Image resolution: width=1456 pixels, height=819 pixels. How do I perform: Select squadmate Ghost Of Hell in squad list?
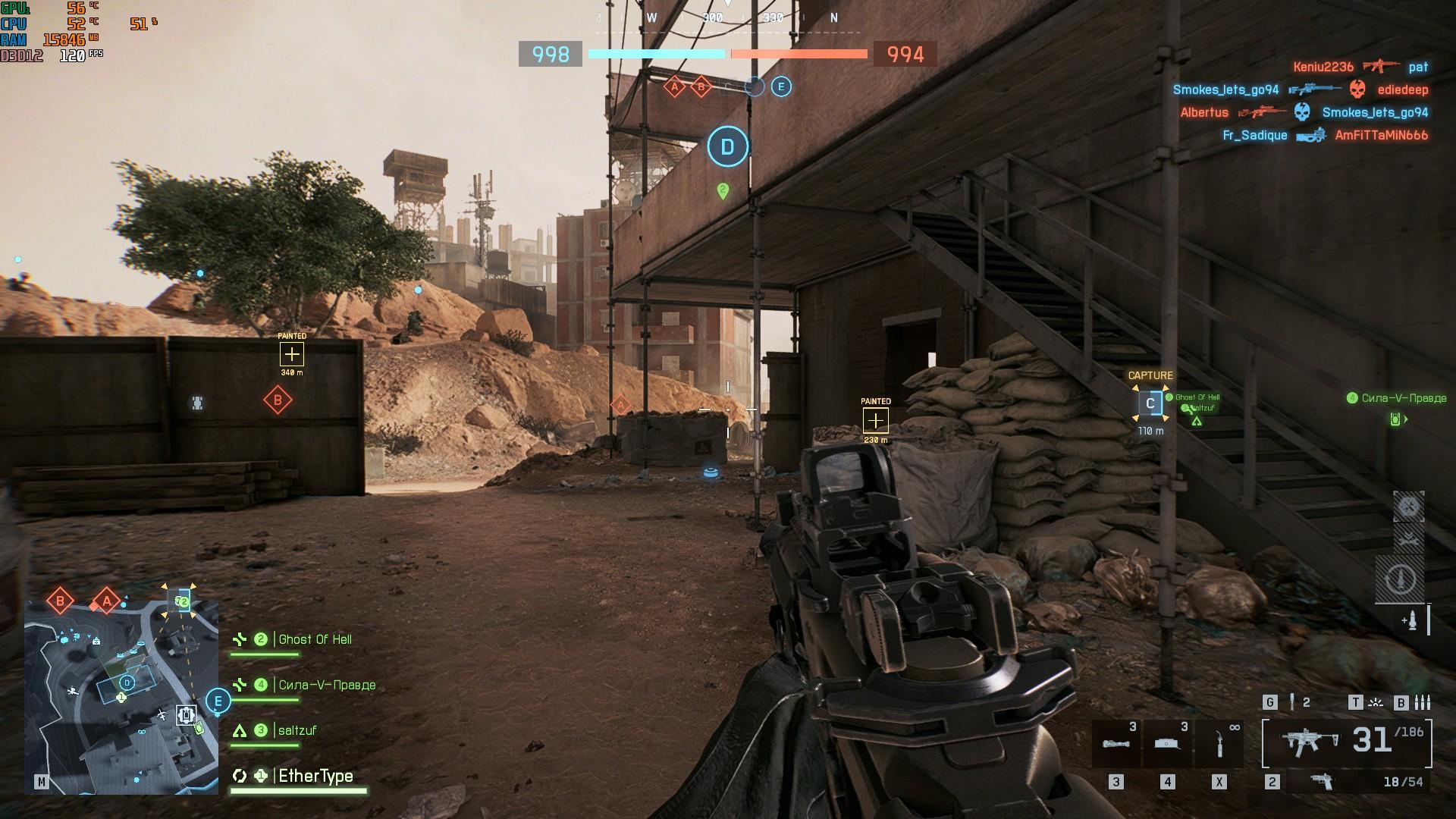tap(315, 640)
